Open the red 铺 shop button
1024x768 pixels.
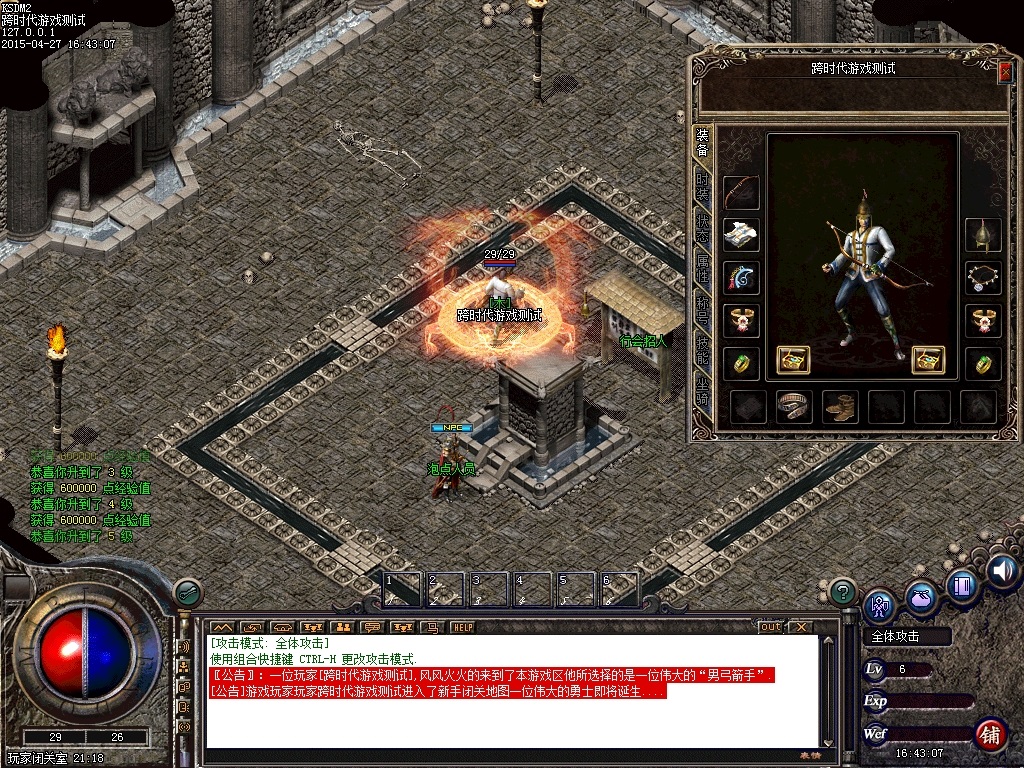[x=990, y=734]
